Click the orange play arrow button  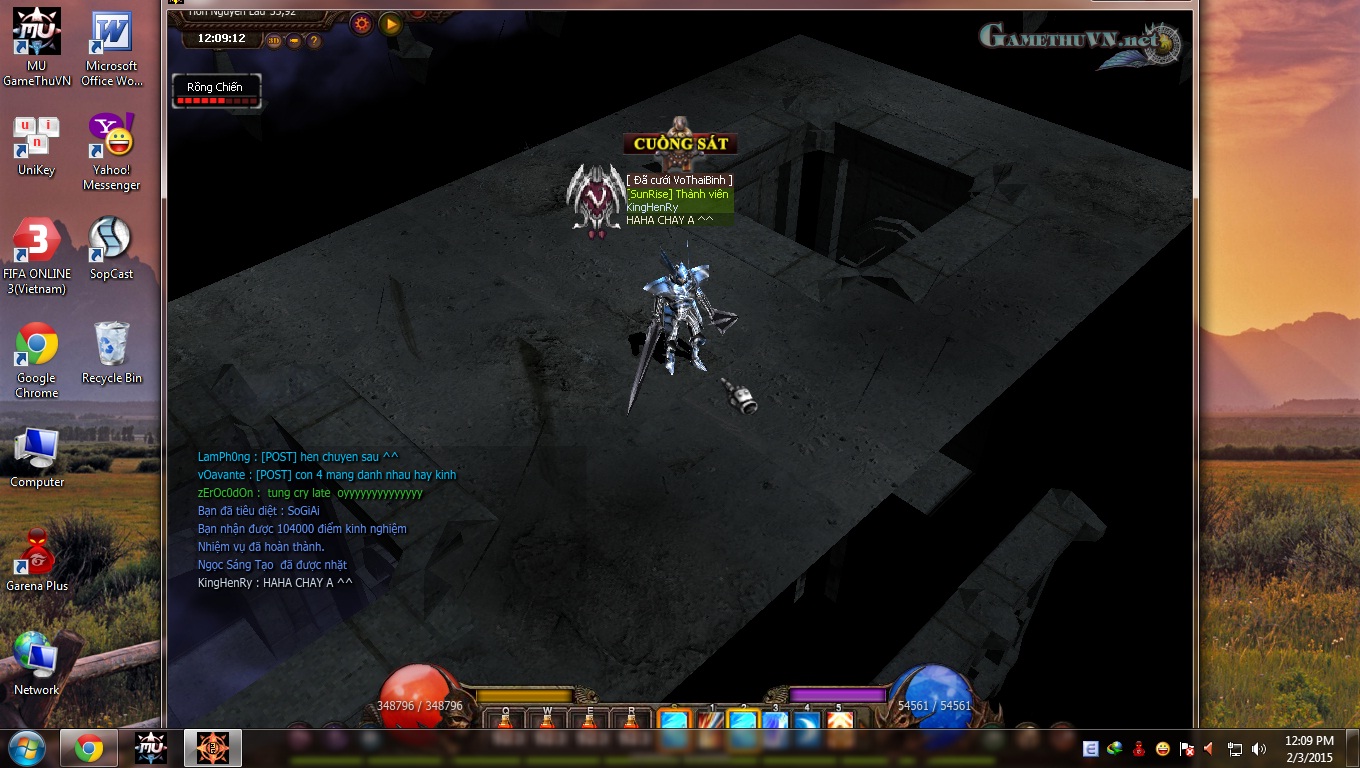click(x=391, y=23)
